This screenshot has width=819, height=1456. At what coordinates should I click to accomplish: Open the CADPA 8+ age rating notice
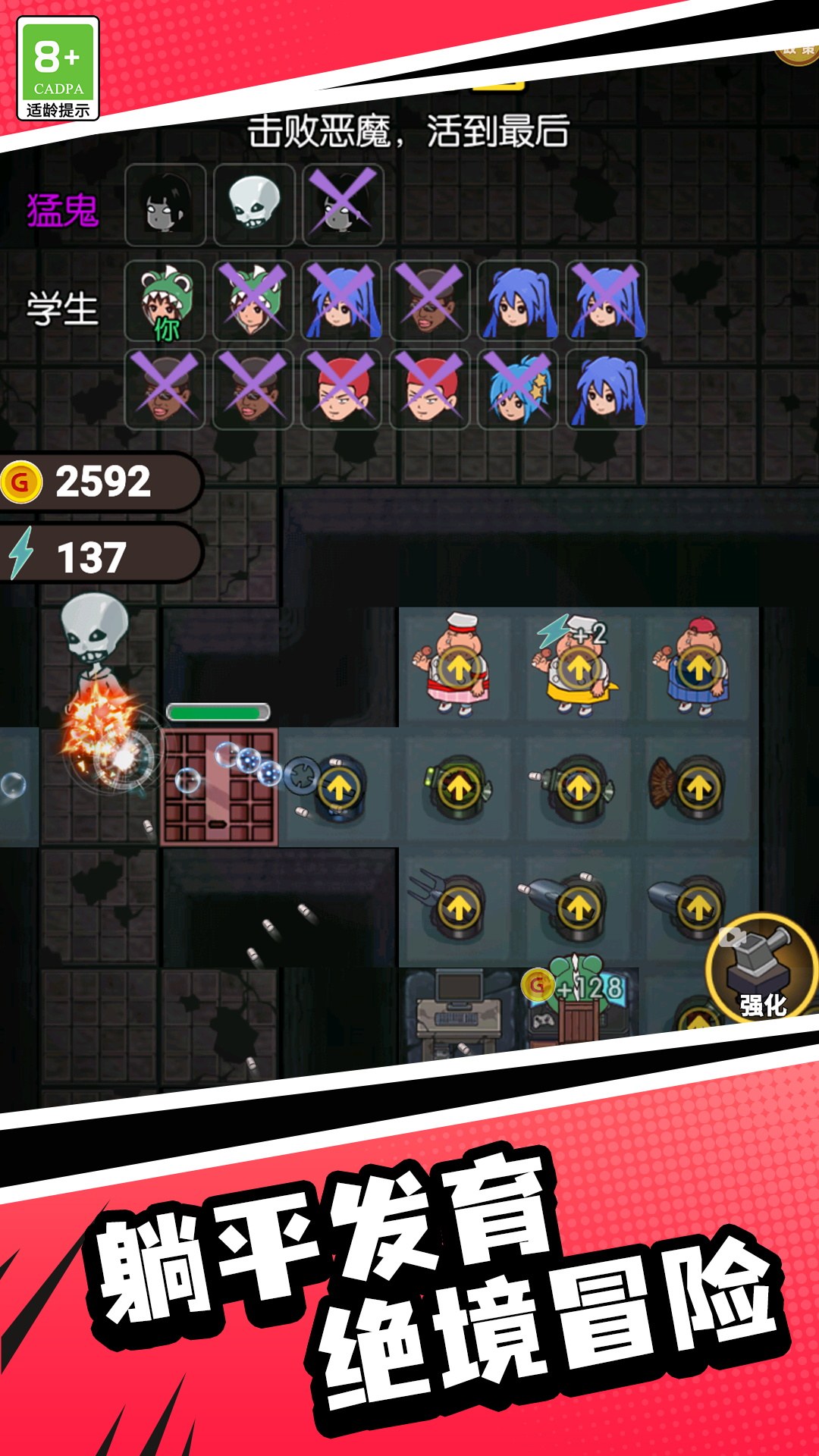(58, 68)
